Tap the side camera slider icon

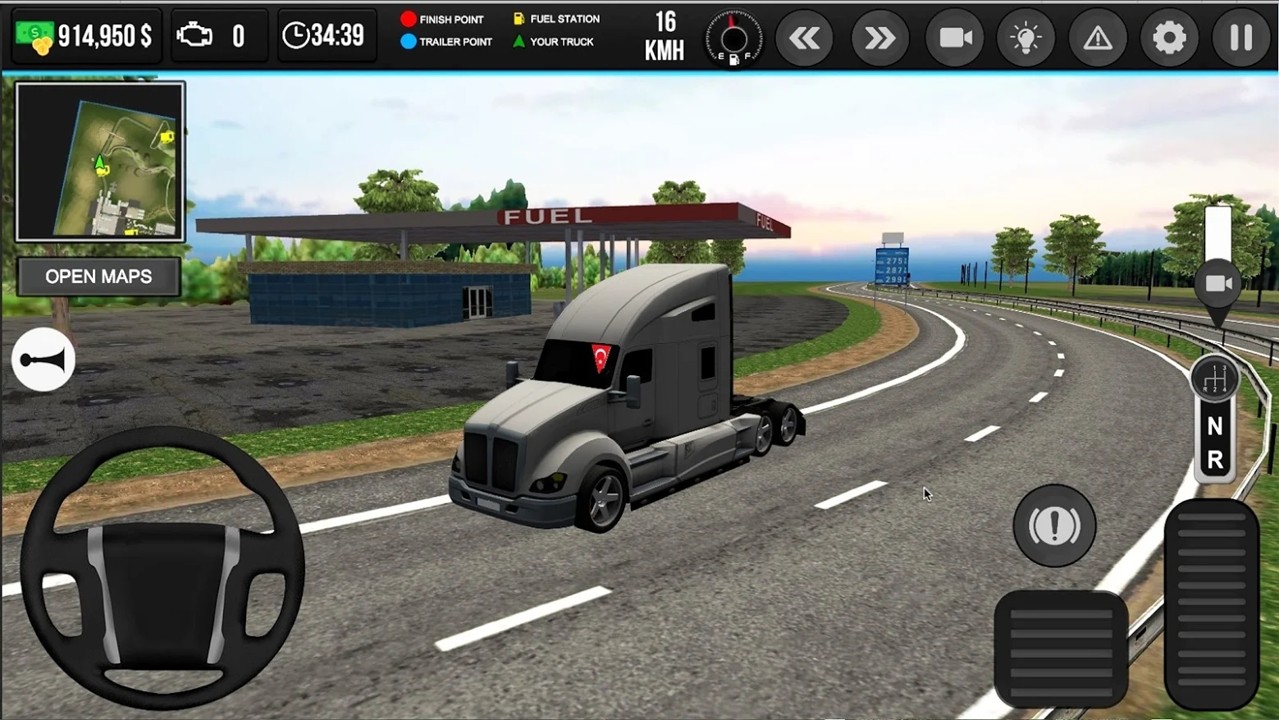(1218, 283)
